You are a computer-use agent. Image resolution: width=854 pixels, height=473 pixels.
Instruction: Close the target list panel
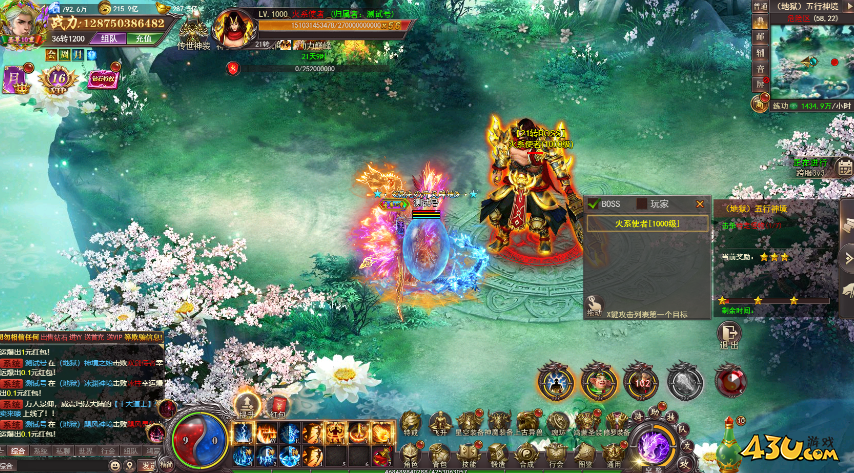click(700, 204)
